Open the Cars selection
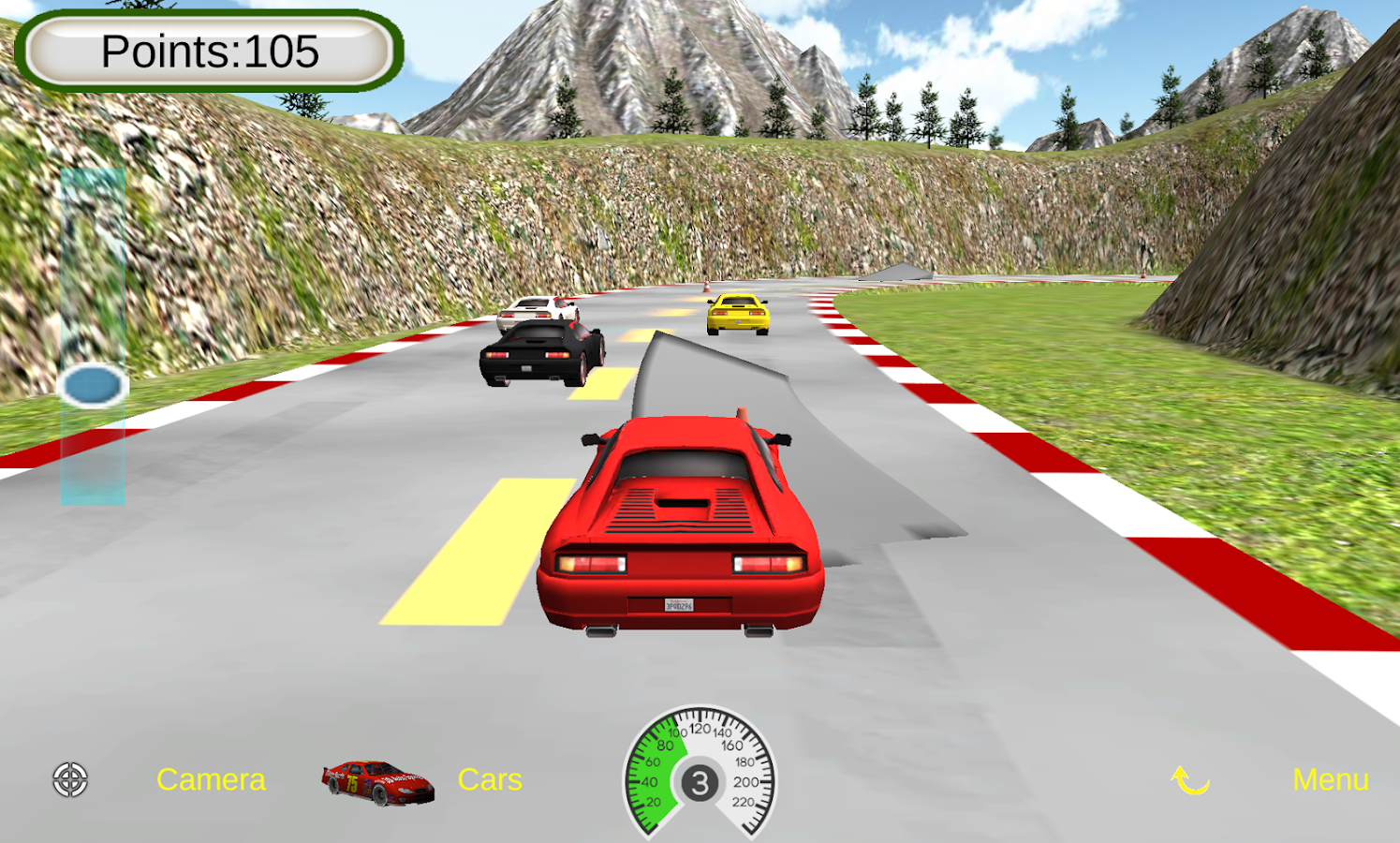 [x=490, y=779]
